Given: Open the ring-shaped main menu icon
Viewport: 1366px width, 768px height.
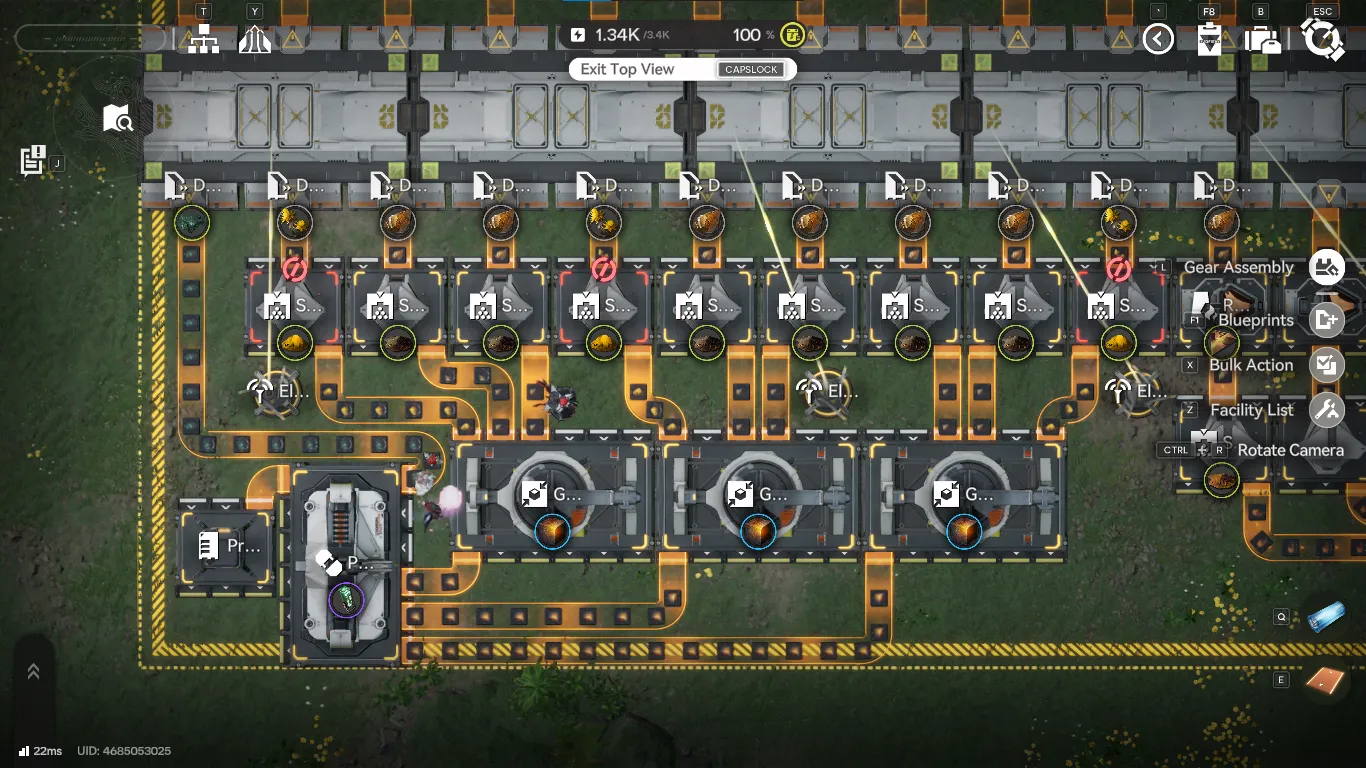Looking at the screenshot, I should click(1323, 39).
